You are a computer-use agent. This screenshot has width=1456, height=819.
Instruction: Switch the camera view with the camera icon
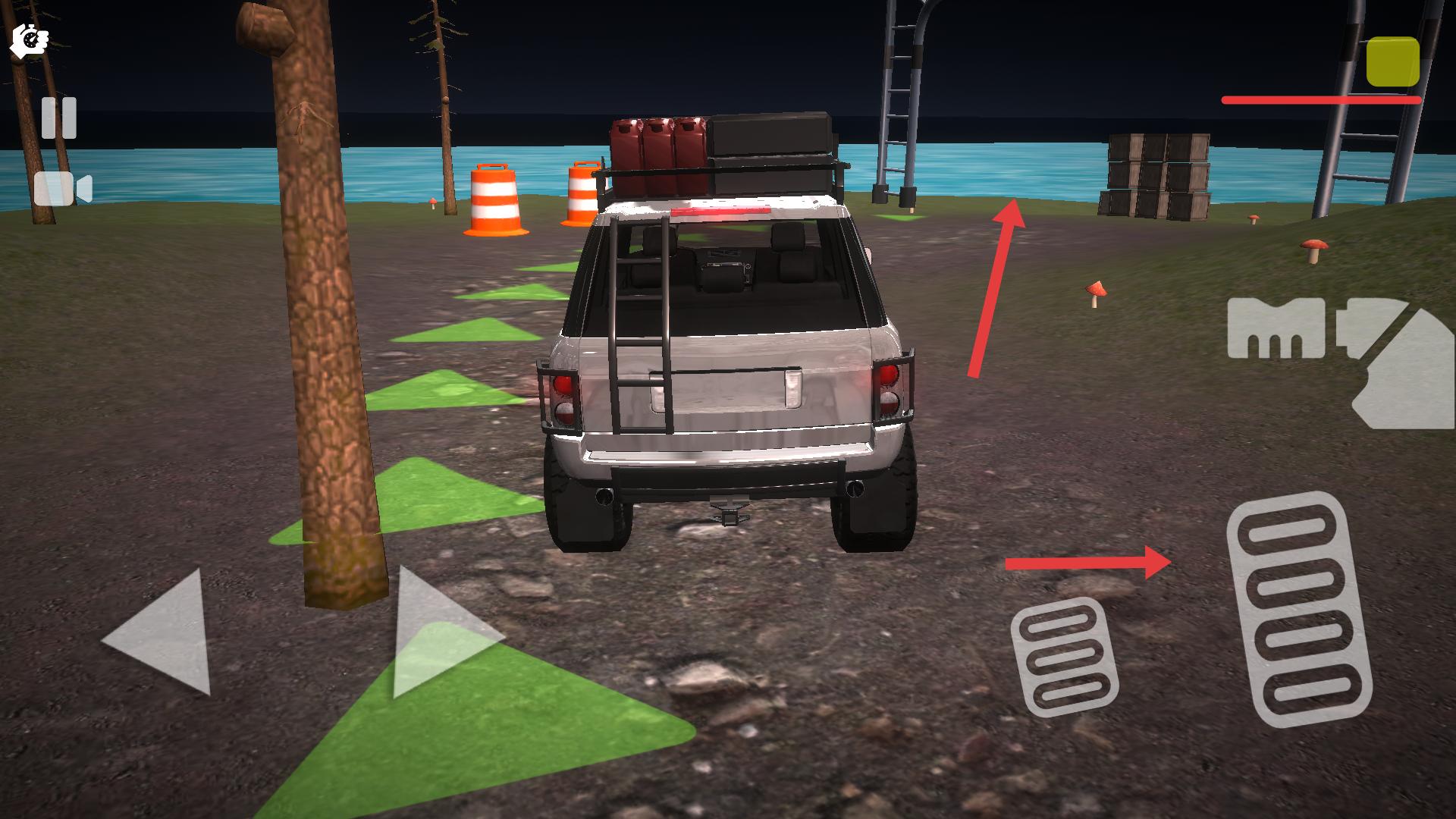[62, 189]
